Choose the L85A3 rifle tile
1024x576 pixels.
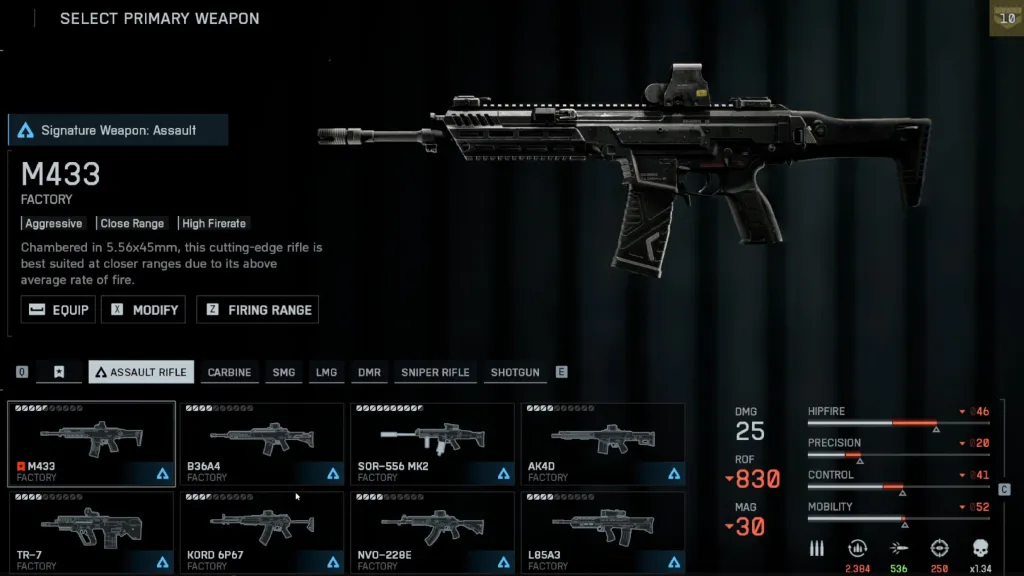(603, 531)
